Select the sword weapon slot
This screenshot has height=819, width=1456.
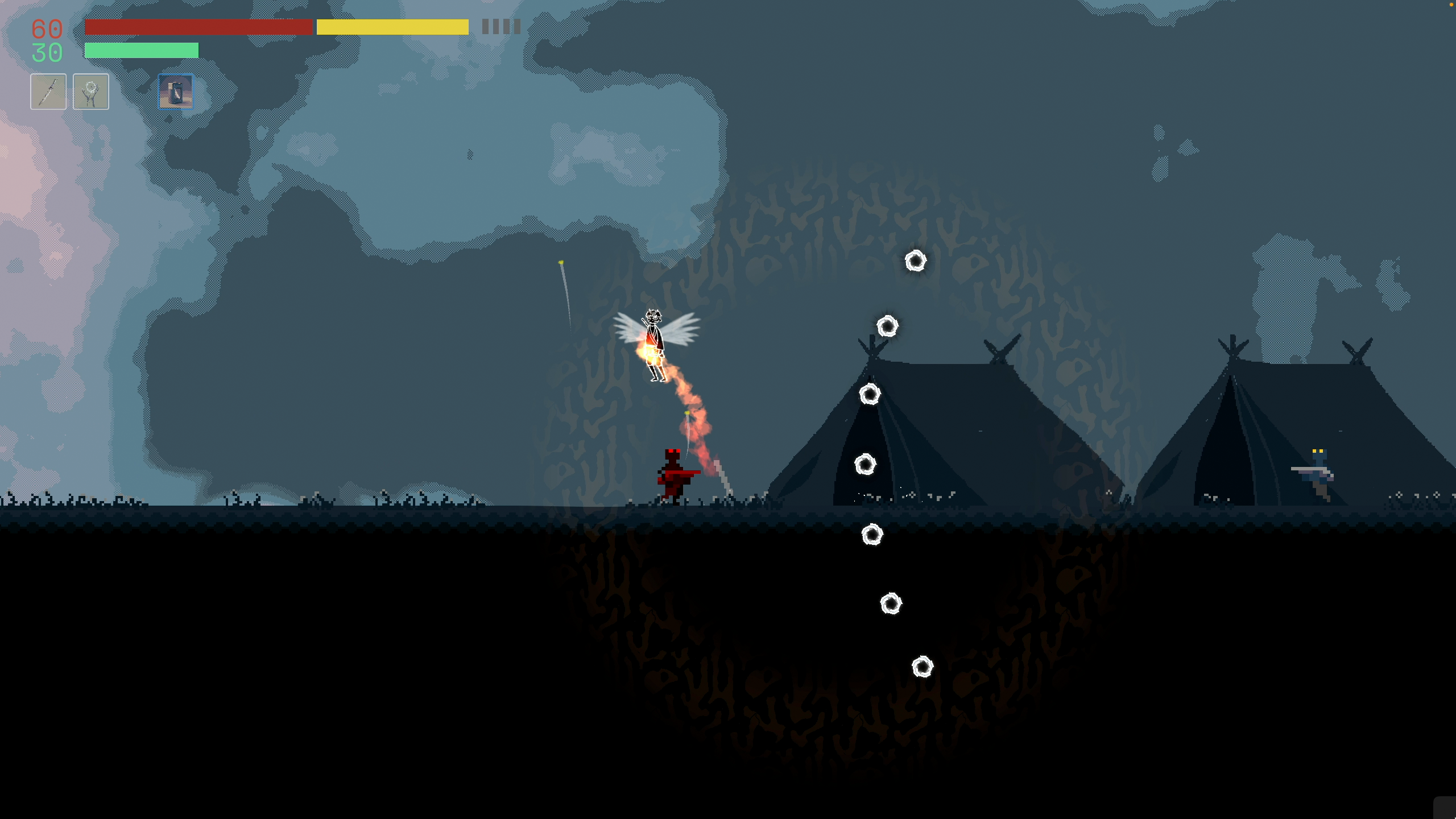tap(48, 92)
